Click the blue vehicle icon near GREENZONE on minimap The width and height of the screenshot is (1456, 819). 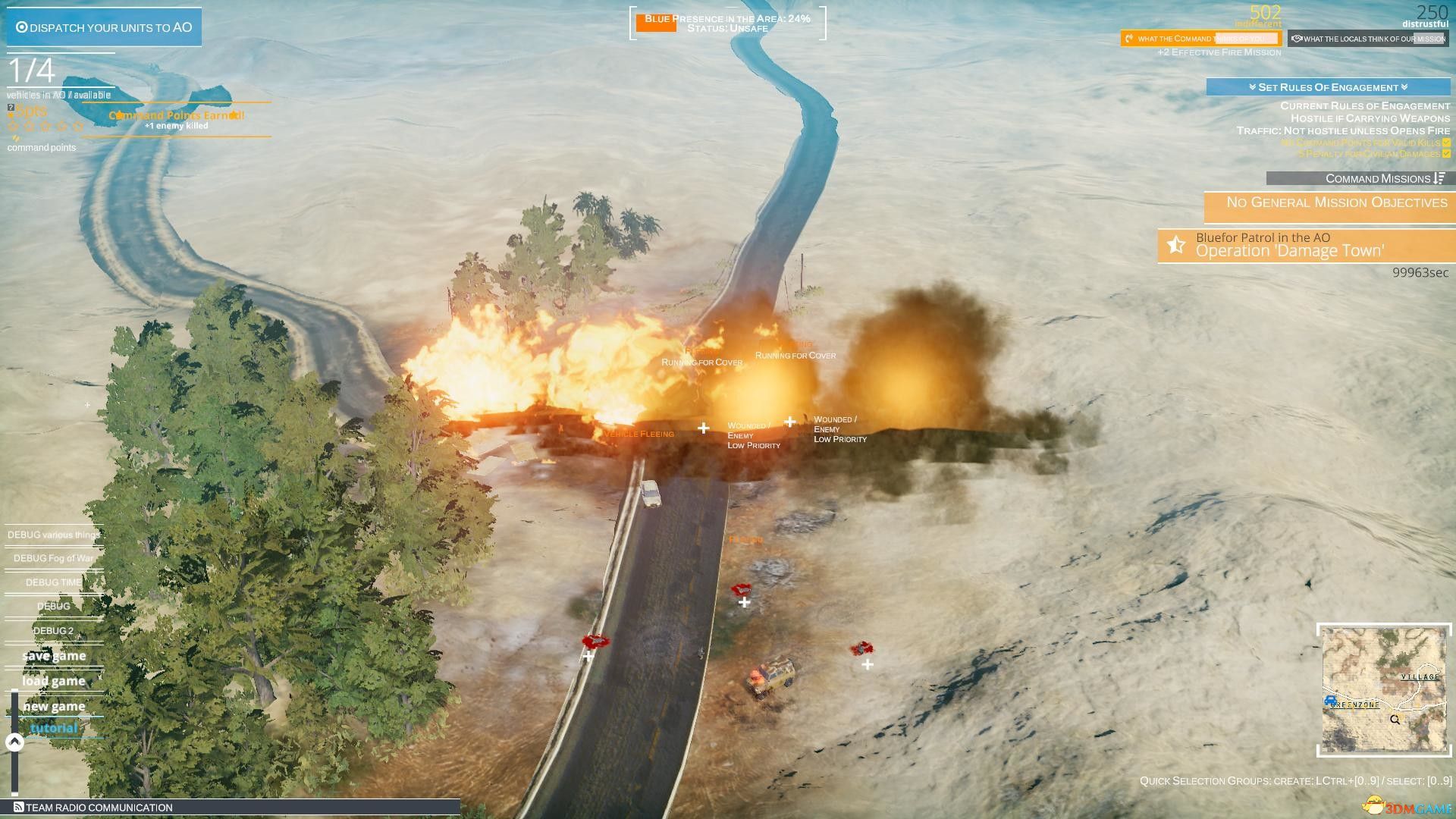click(x=1330, y=700)
